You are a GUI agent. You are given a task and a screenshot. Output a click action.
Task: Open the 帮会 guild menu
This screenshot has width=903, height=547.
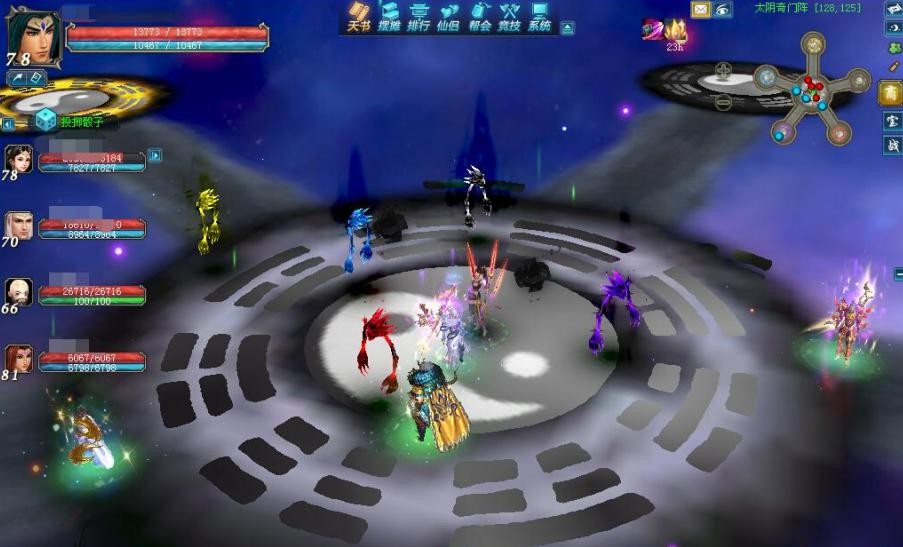pyautogui.click(x=480, y=17)
